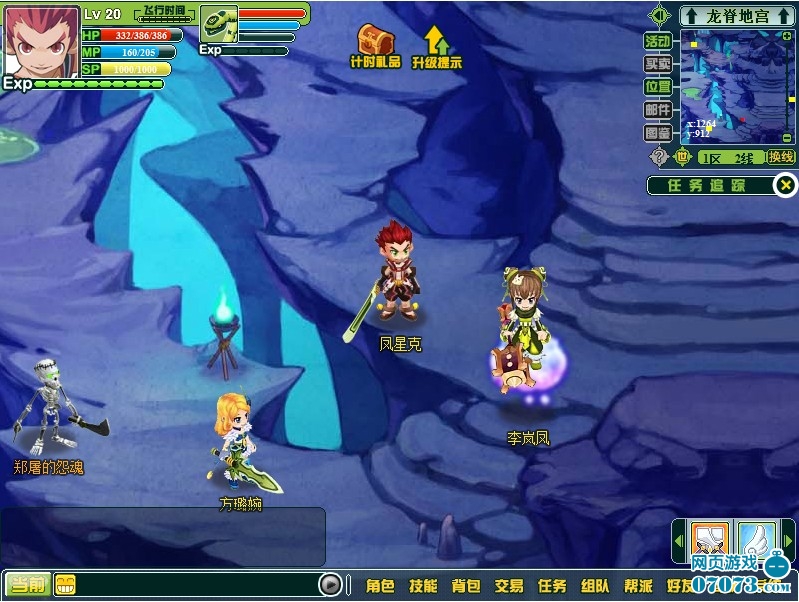This screenshot has height=602, width=799.
Task: Open the 活动 events menu
Action: [x=657, y=41]
